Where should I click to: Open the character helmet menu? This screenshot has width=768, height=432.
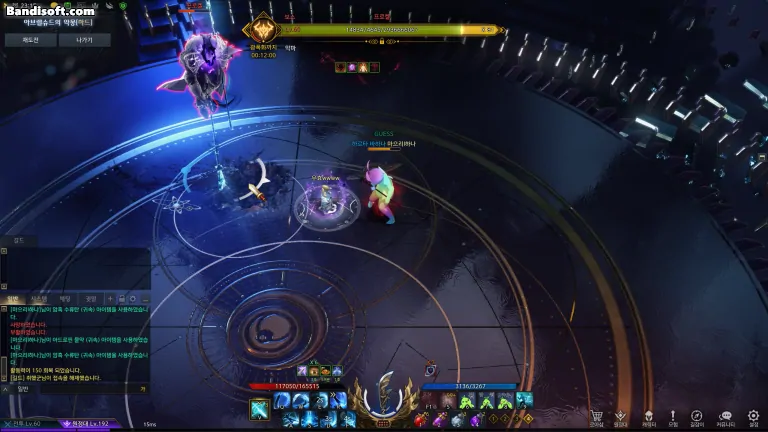click(648, 415)
